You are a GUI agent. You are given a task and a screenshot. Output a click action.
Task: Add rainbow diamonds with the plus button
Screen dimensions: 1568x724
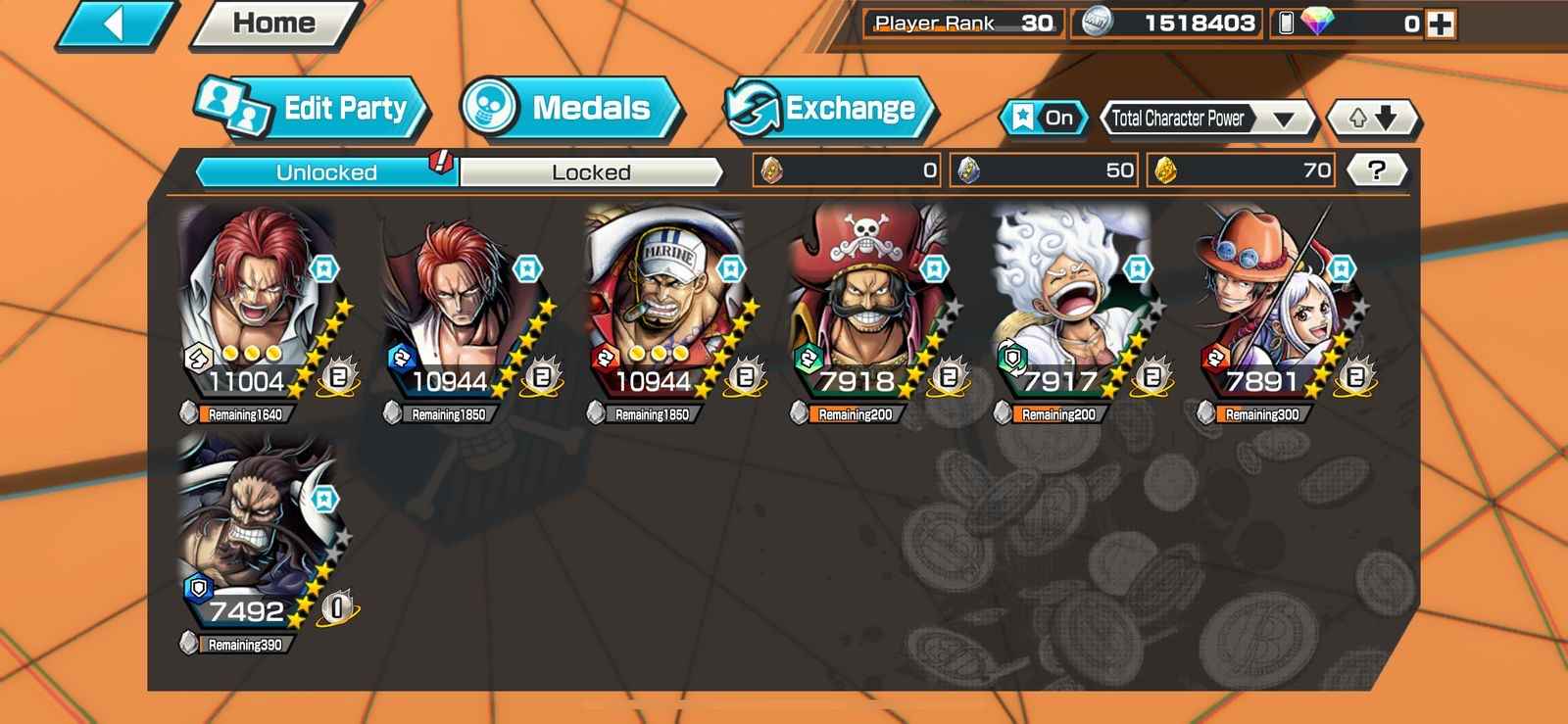[1441, 24]
